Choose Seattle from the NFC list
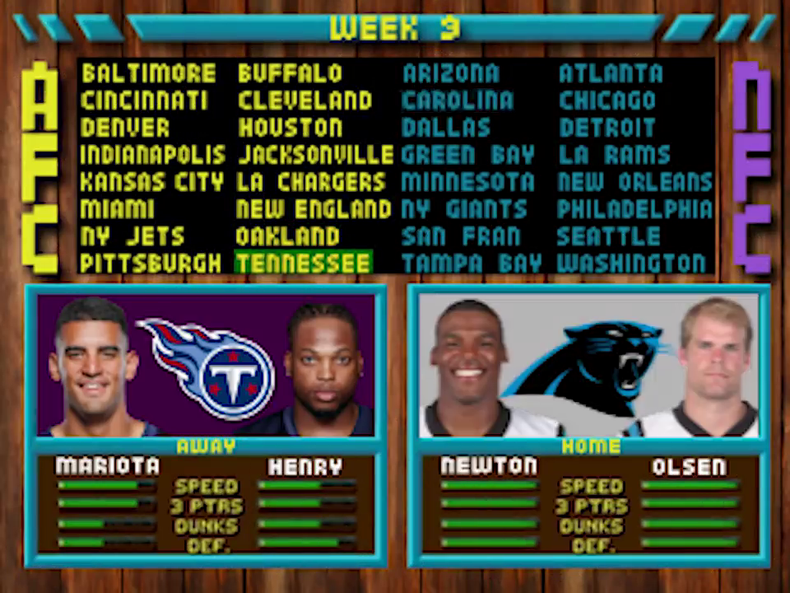 (x=608, y=236)
